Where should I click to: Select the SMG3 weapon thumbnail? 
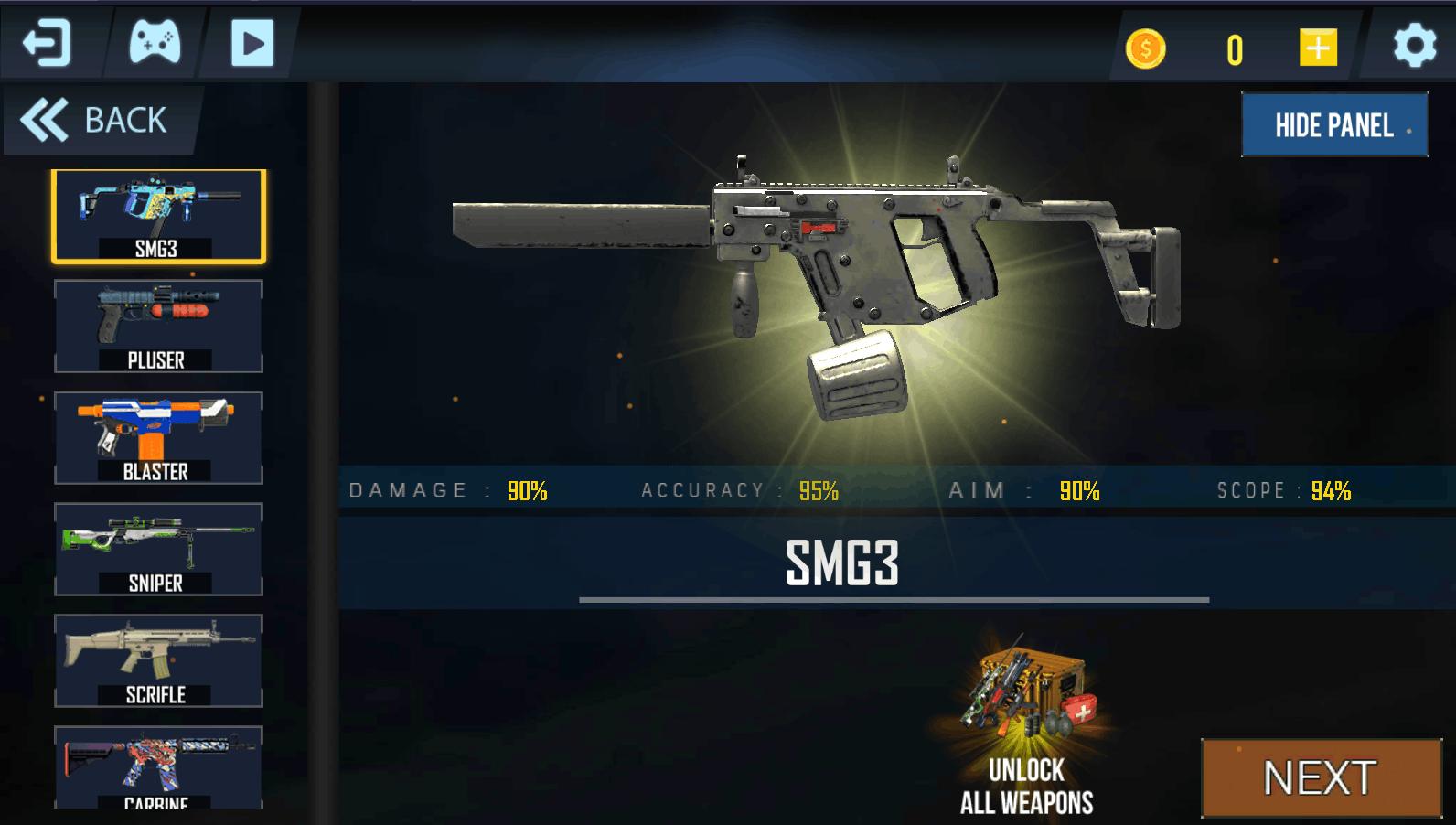(x=158, y=216)
